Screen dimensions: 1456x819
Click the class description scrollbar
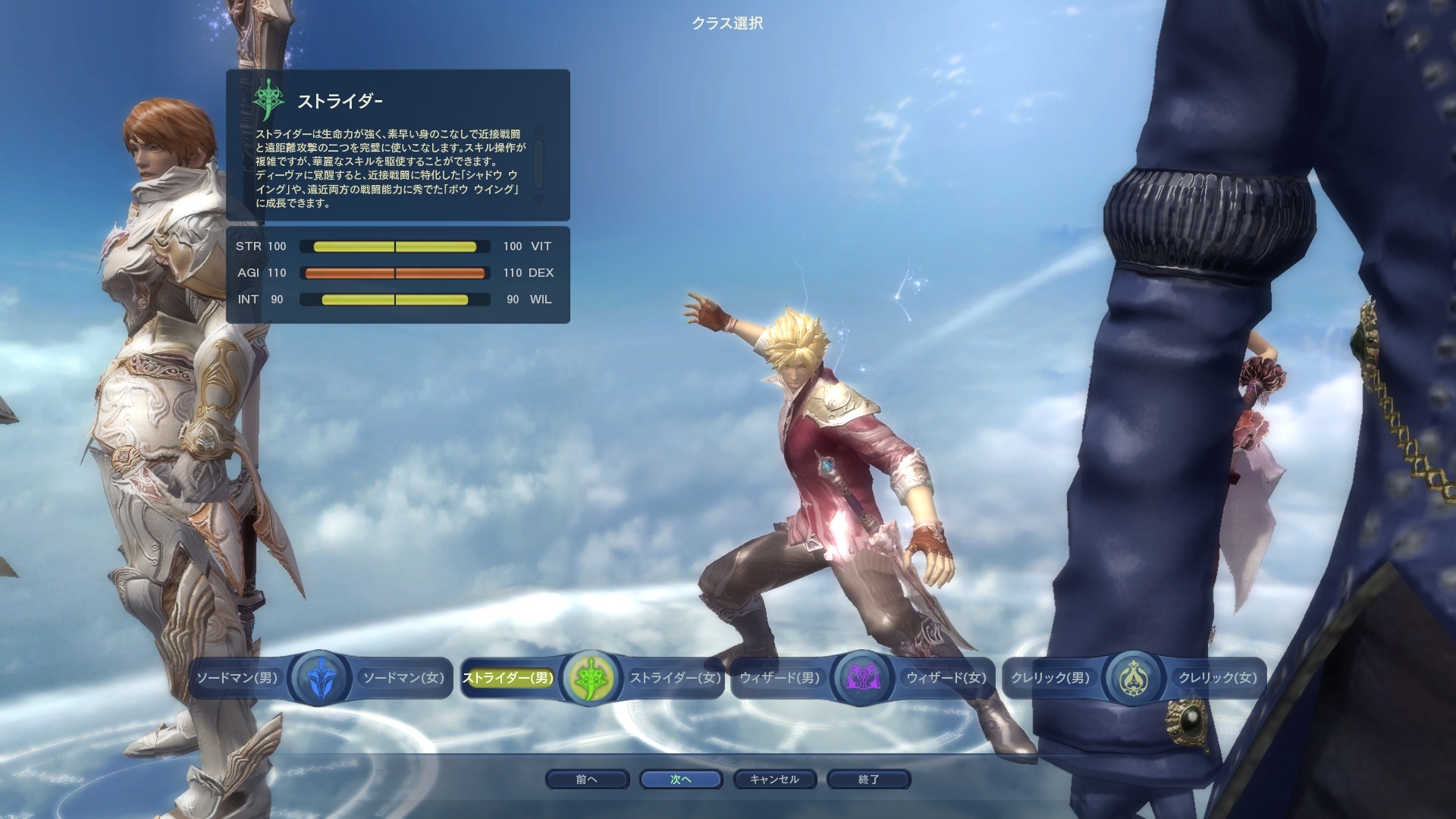(x=538, y=165)
